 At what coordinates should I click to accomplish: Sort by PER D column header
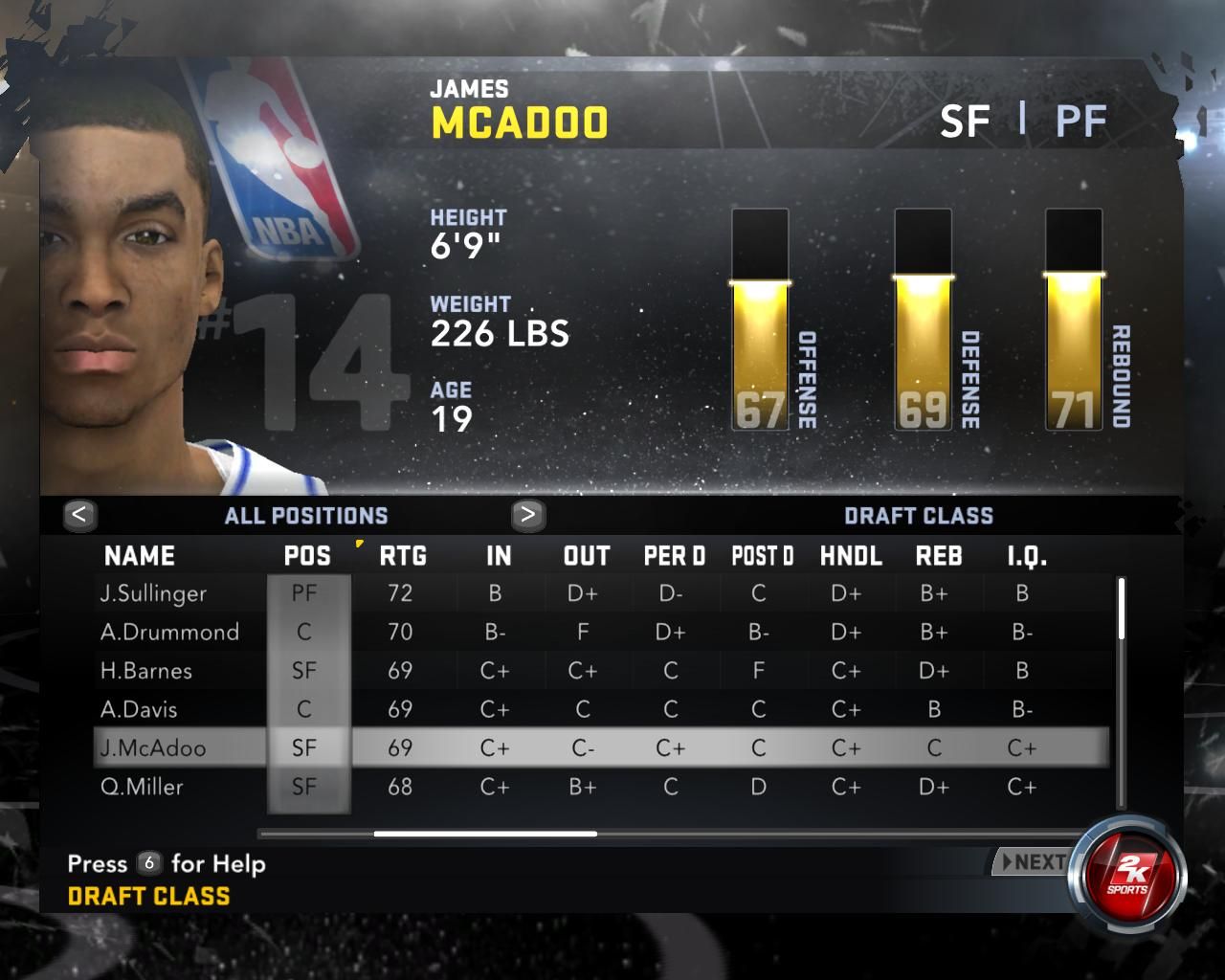point(674,556)
